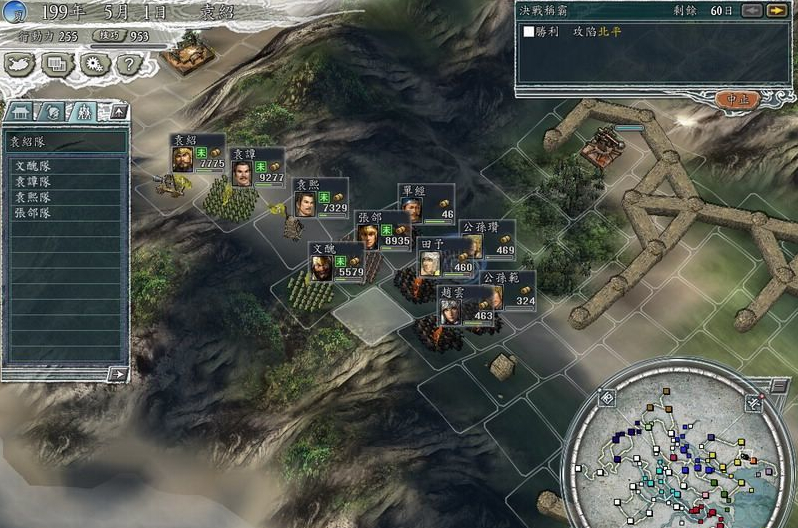
Task: Open the gear settings button
Action: (x=93, y=64)
